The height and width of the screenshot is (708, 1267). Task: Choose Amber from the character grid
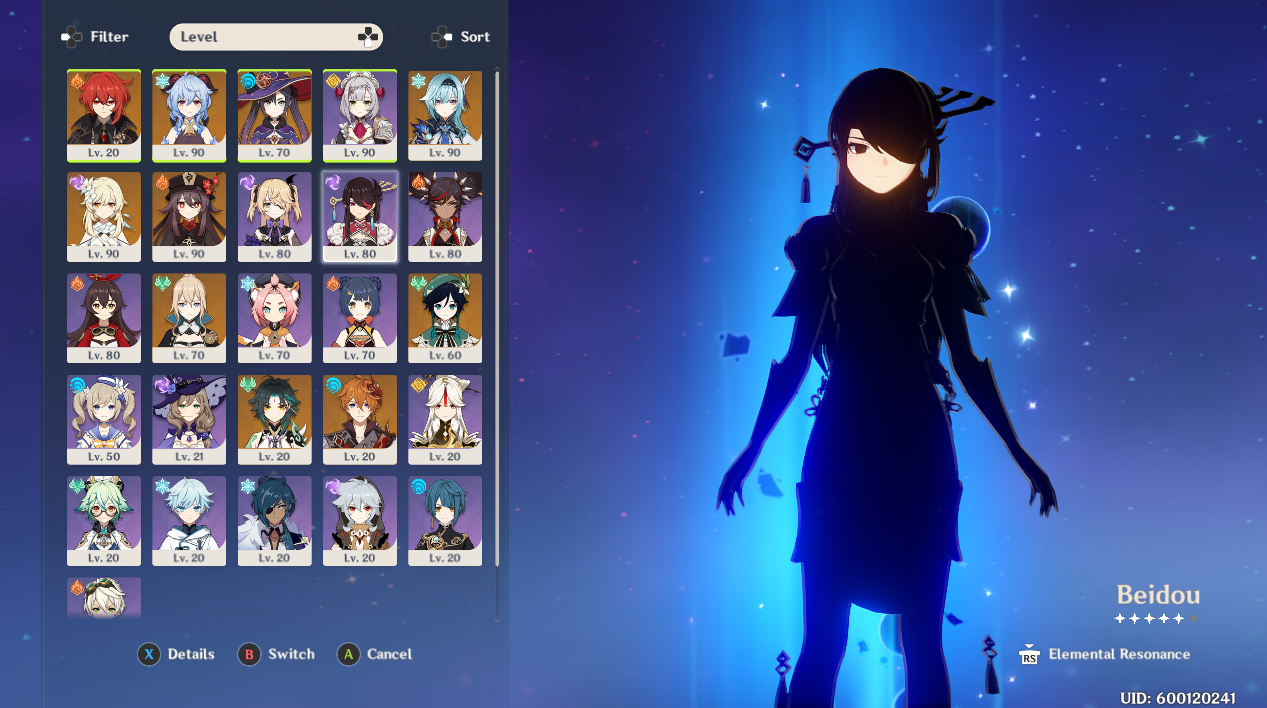pyautogui.click(x=104, y=318)
